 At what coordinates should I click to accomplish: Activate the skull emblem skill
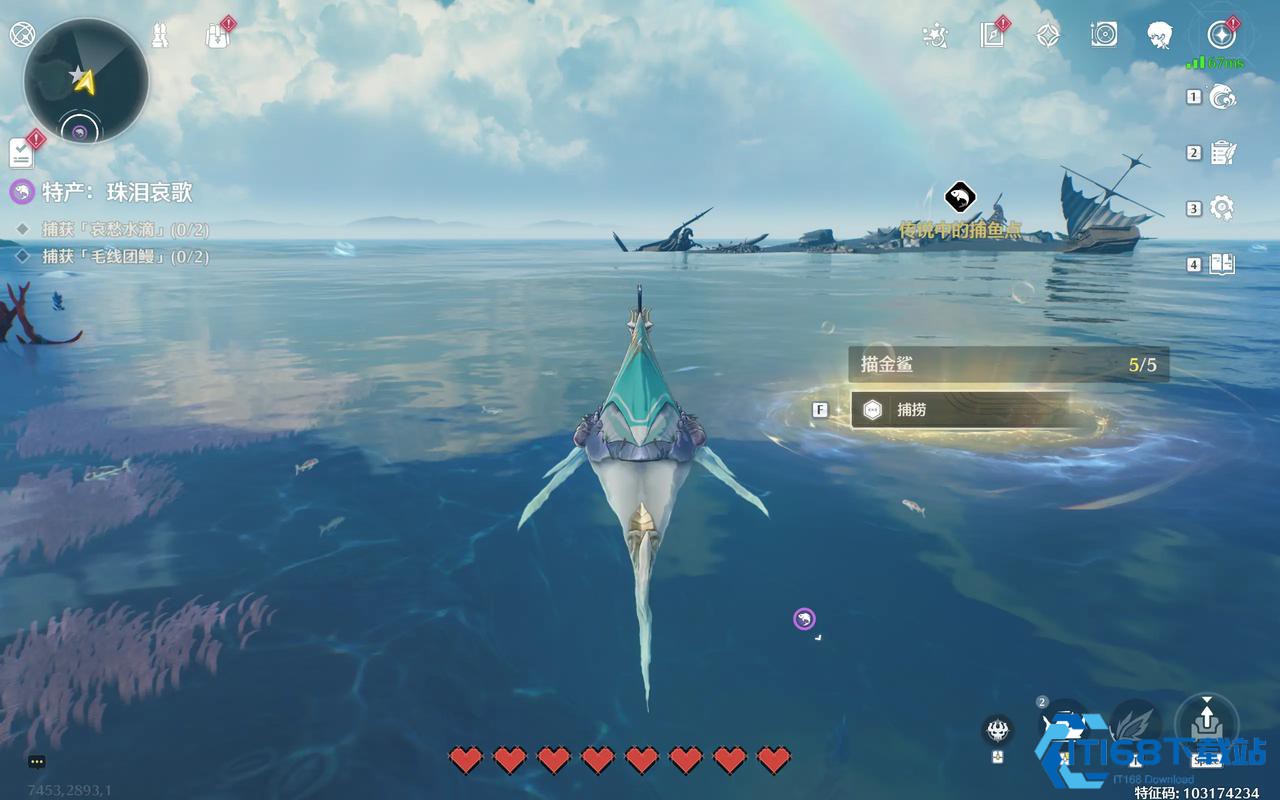pos(997,730)
